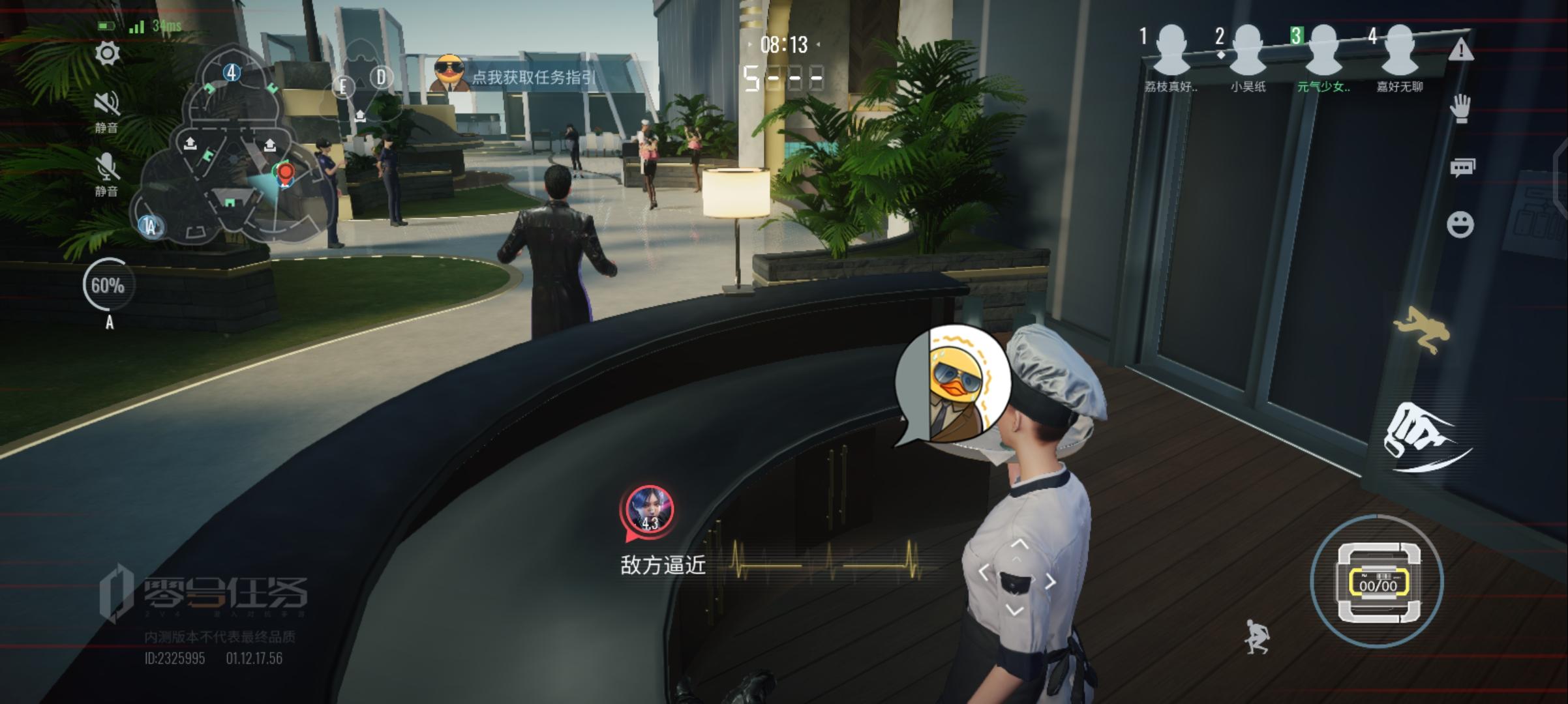Tap the duck mission guide prompt
Viewport: 1568px width, 704px height.
pos(515,77)
